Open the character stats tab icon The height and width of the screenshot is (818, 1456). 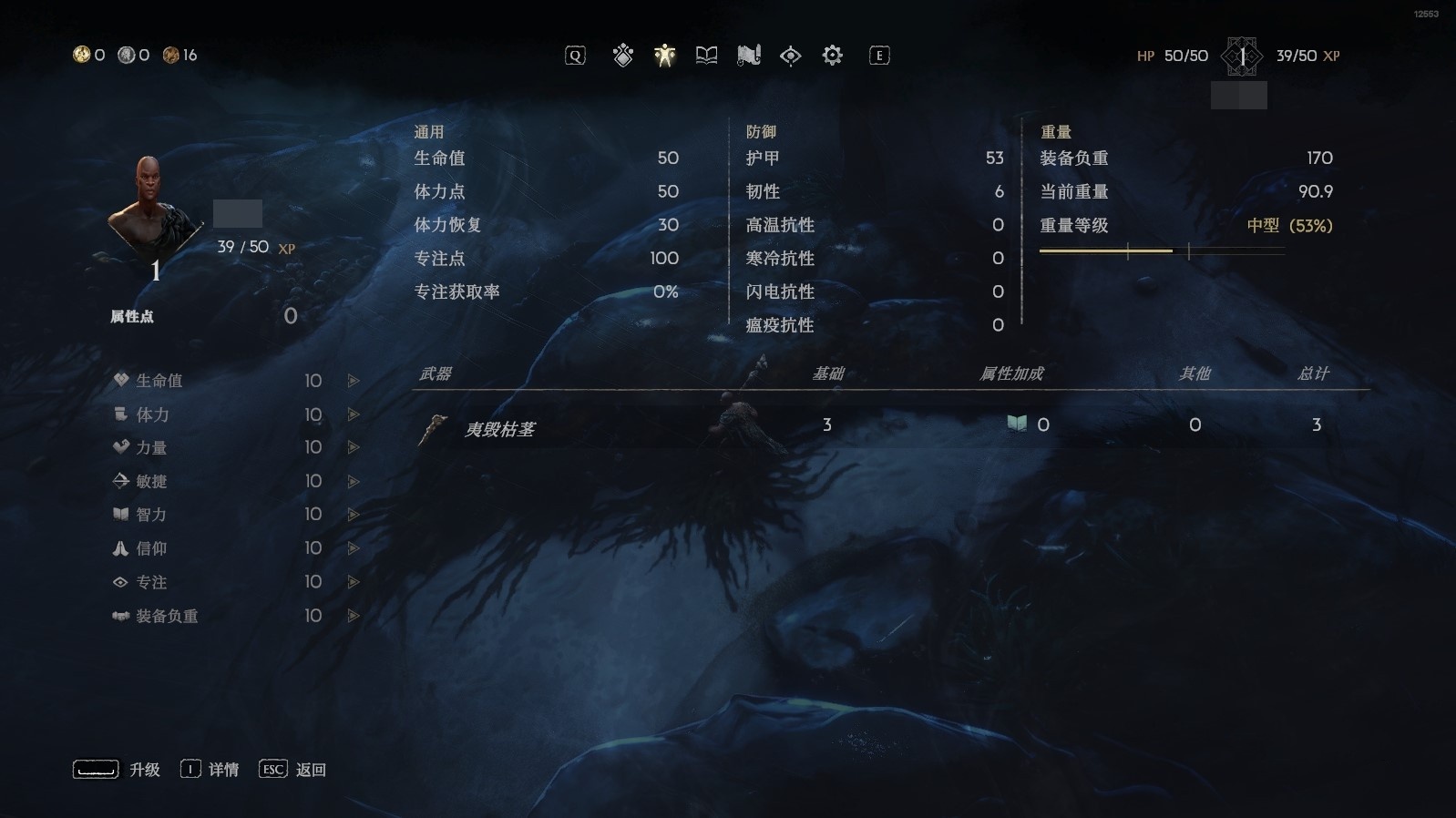[664, 56]
